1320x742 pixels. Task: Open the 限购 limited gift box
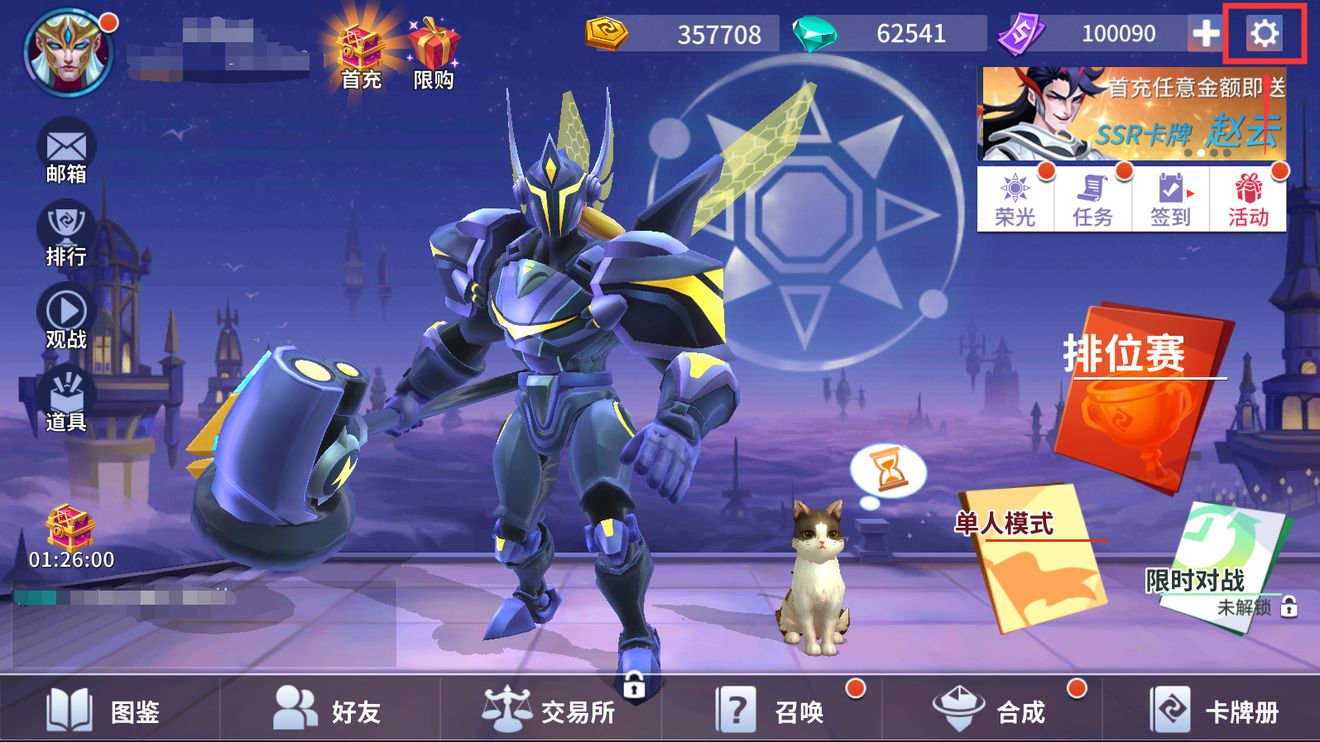coord(433,55)
